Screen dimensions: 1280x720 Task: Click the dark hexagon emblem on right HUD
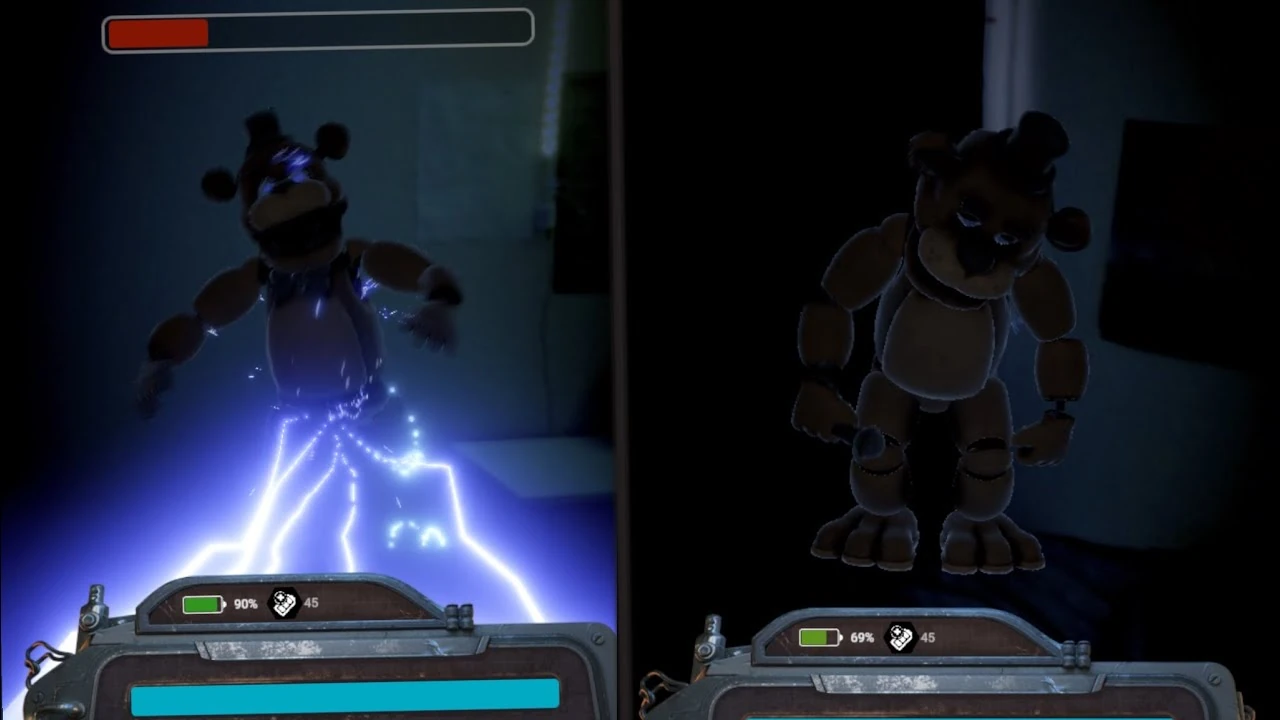(x=903, y=637)
